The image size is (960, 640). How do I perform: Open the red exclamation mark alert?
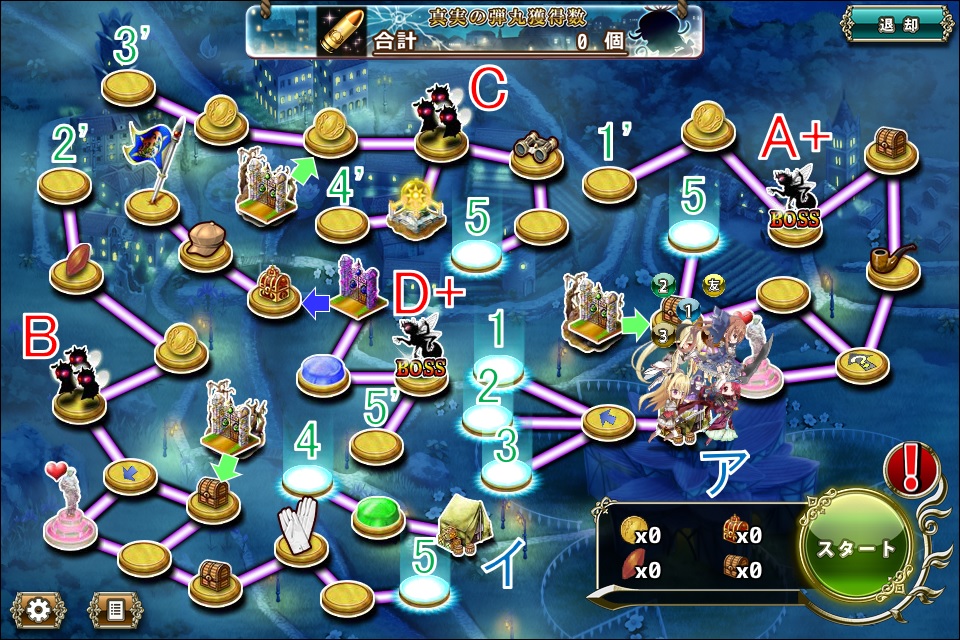(912, 470)
